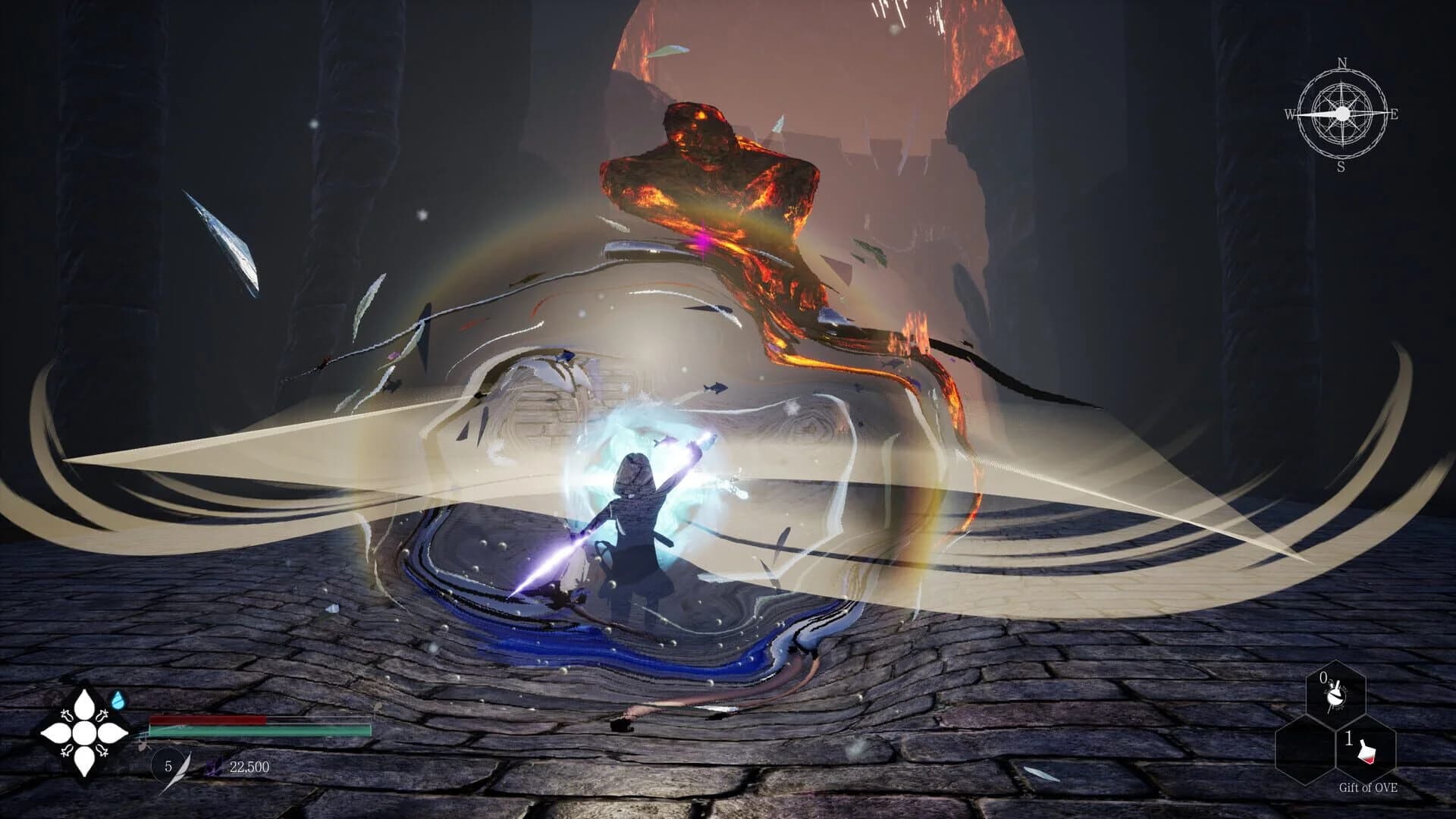Click the alchemy flask in the top hex slot

1336,695
